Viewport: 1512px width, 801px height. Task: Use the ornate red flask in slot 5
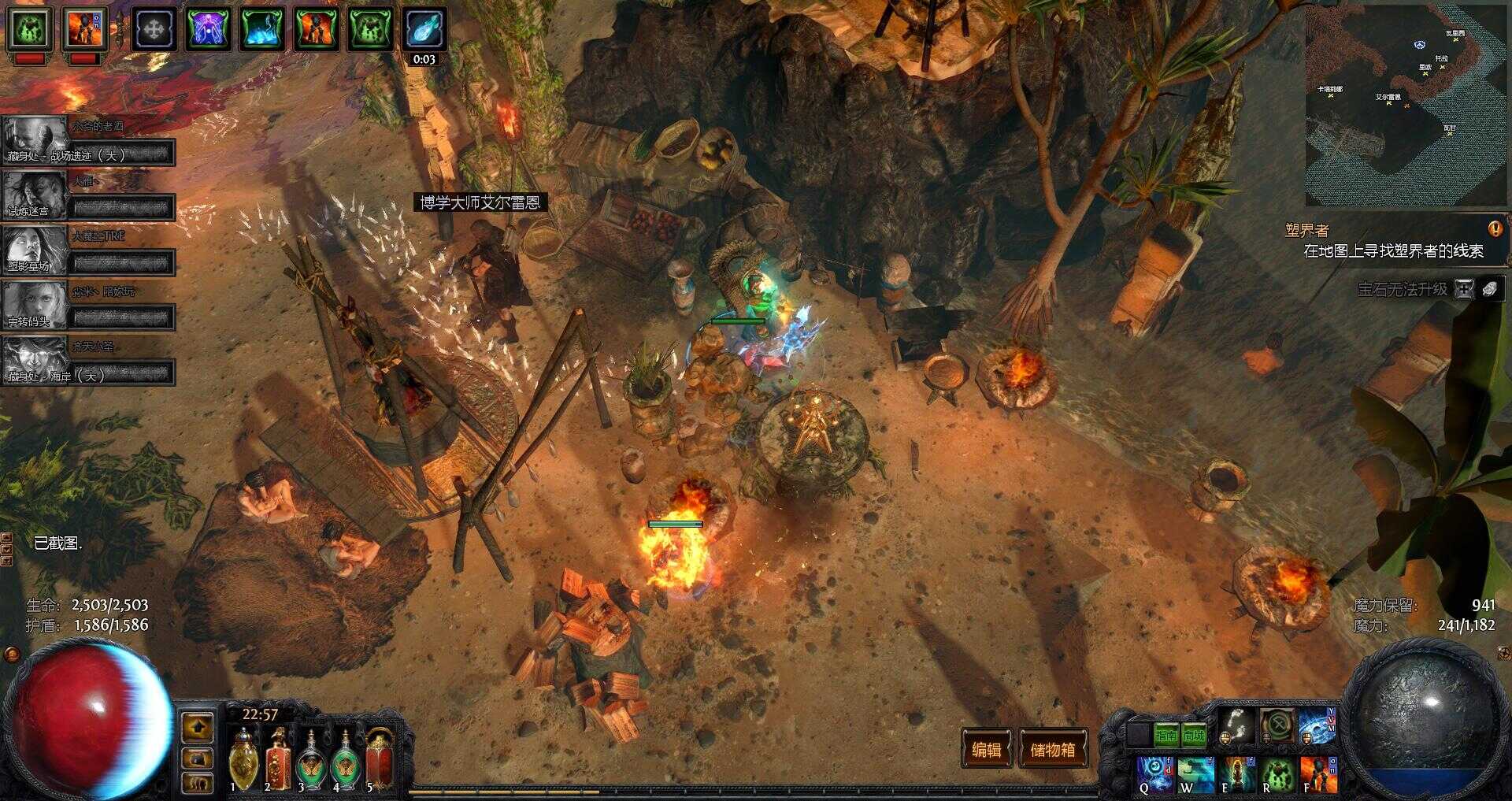click(x=380, y=760)
